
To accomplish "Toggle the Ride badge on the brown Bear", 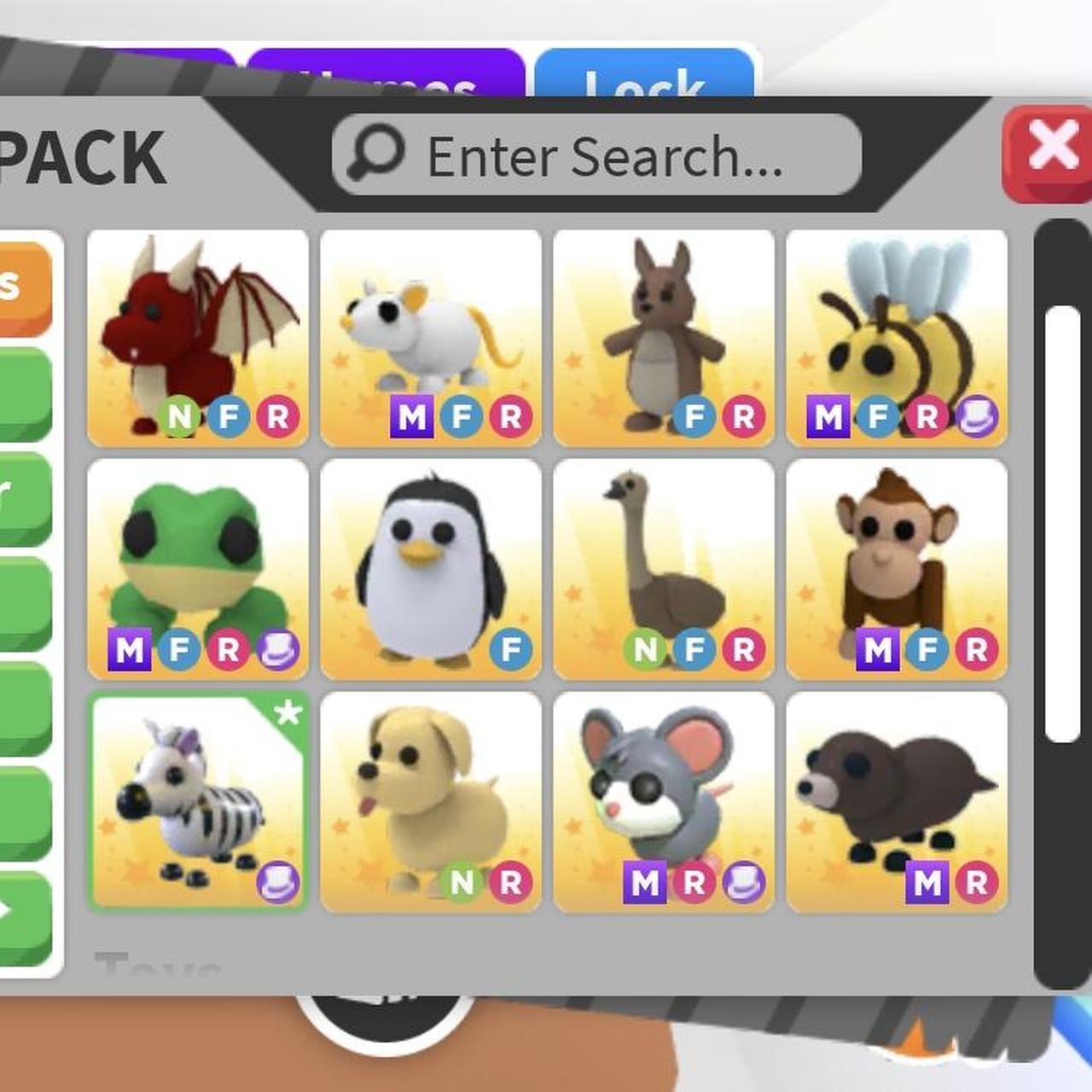I will pos(978,884).
